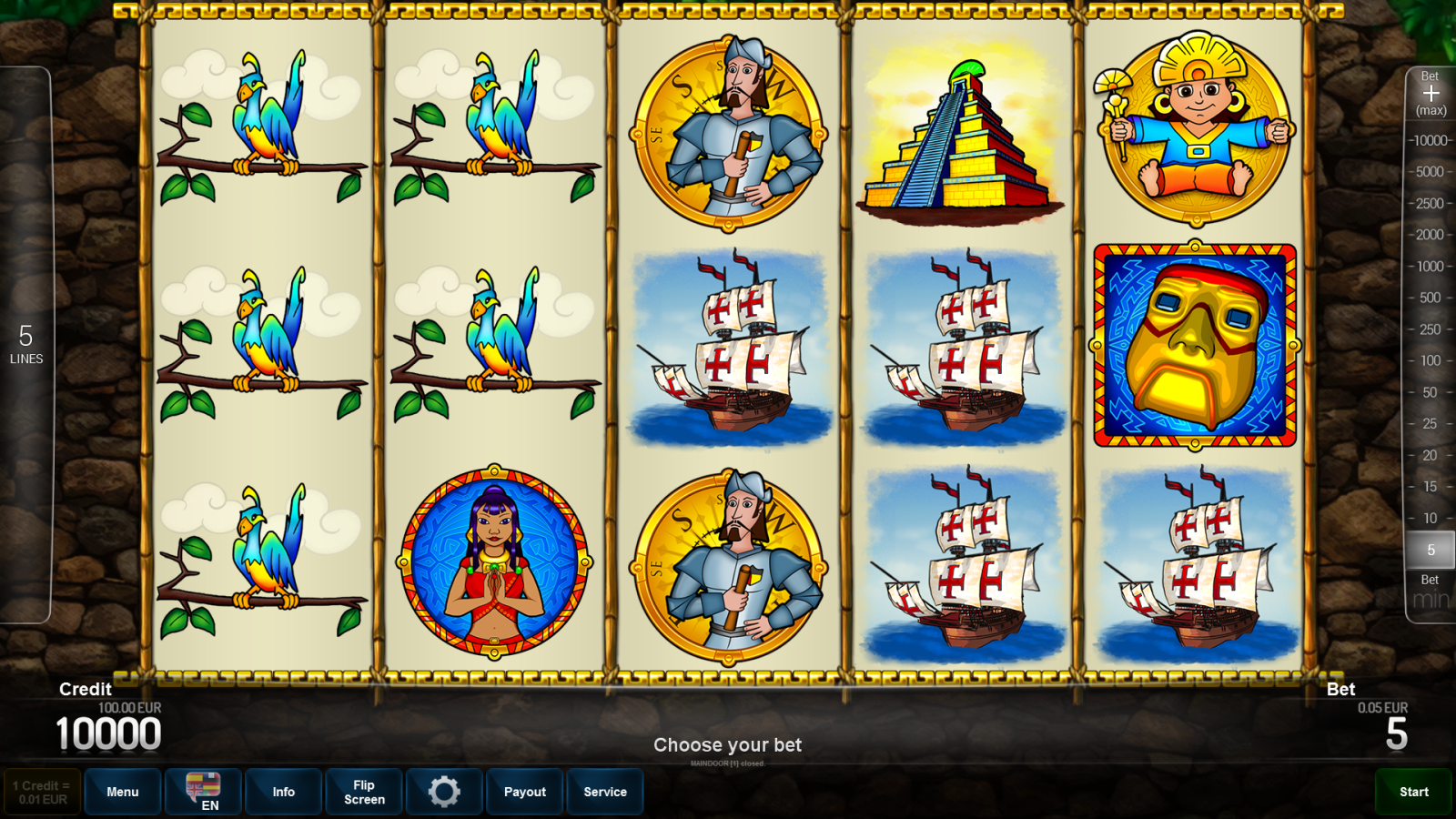
Task: Activate Flip Screen mode
Action: click(x=363, y=792)
